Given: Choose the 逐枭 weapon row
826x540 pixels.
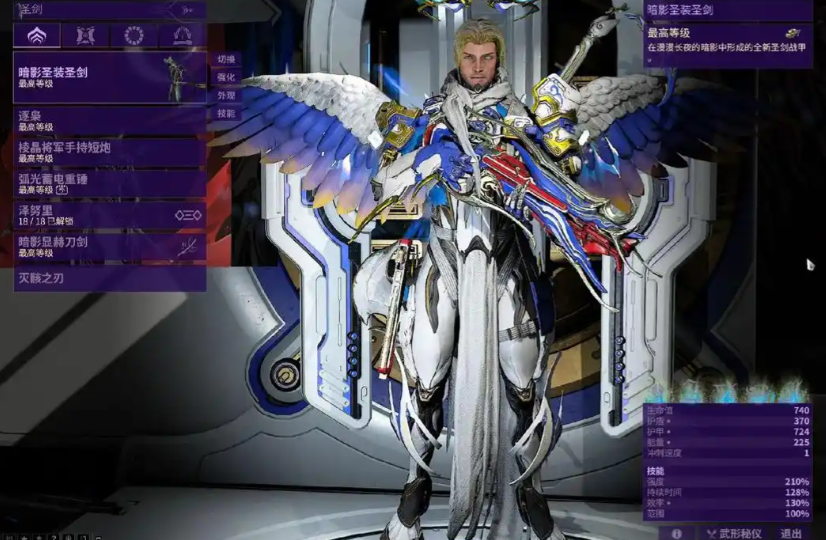Looking at the screenshot, I should tap(108, 122).
